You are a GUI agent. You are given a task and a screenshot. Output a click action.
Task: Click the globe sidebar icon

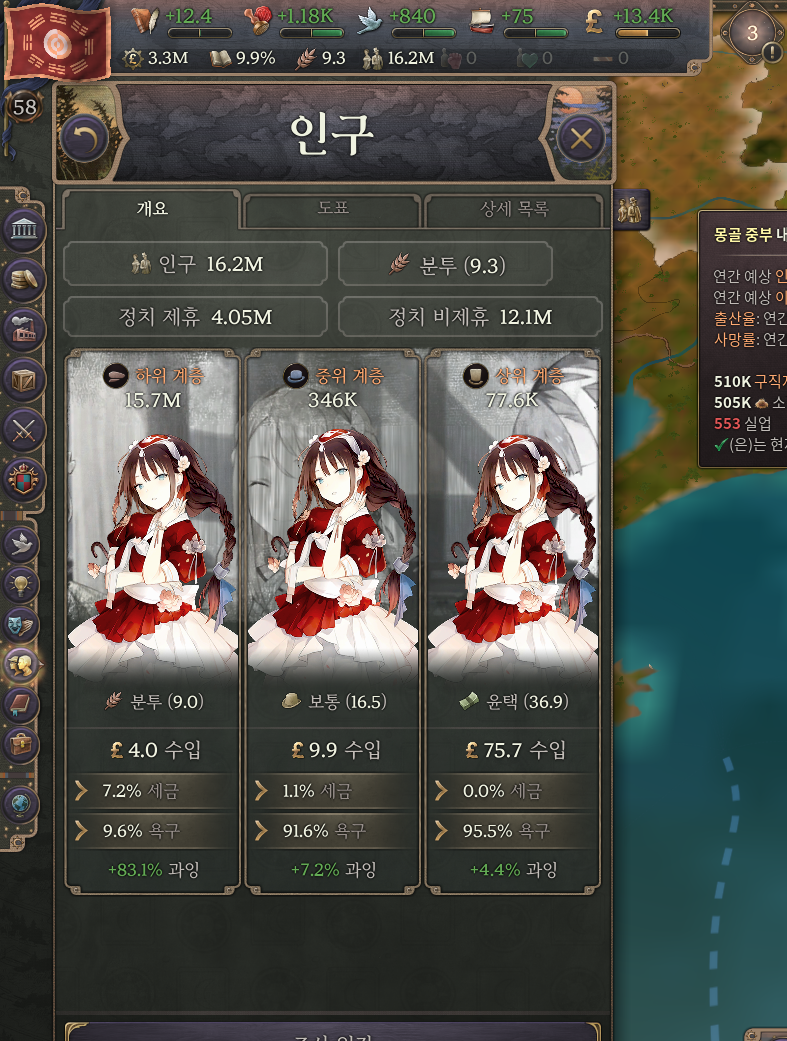tap(21, 801)
